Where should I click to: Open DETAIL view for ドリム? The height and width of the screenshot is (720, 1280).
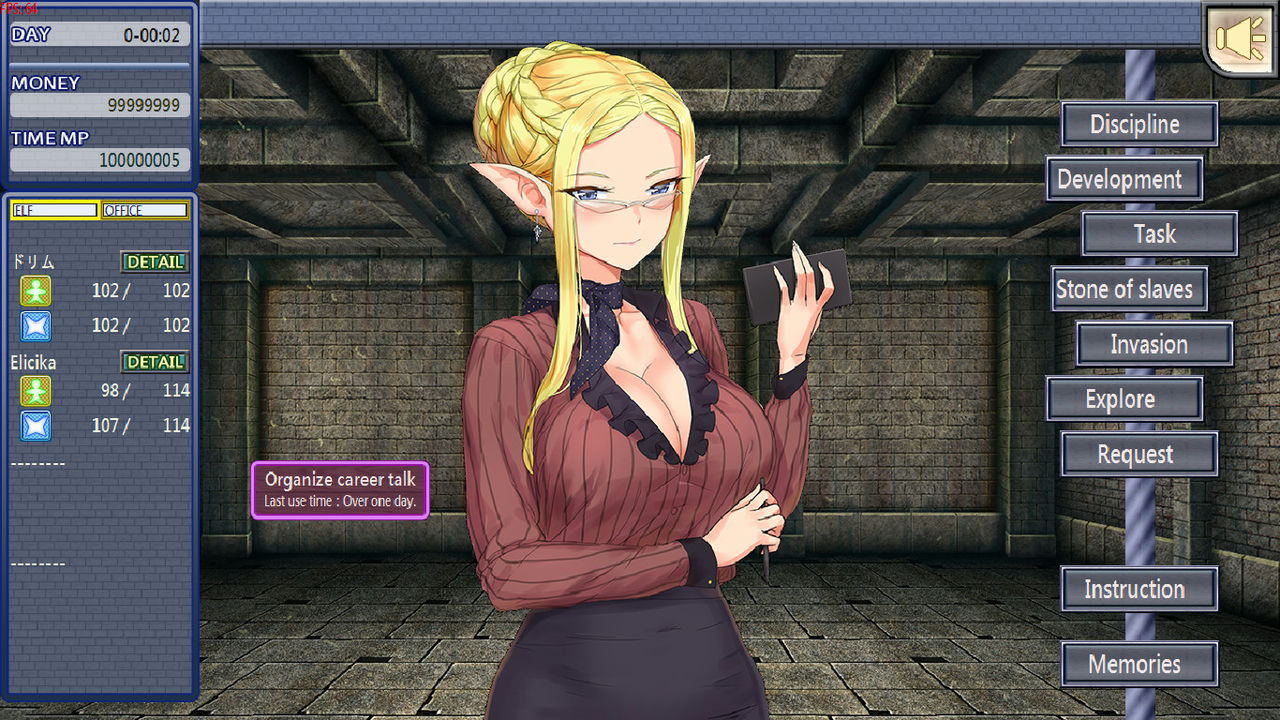pos(154,262)
